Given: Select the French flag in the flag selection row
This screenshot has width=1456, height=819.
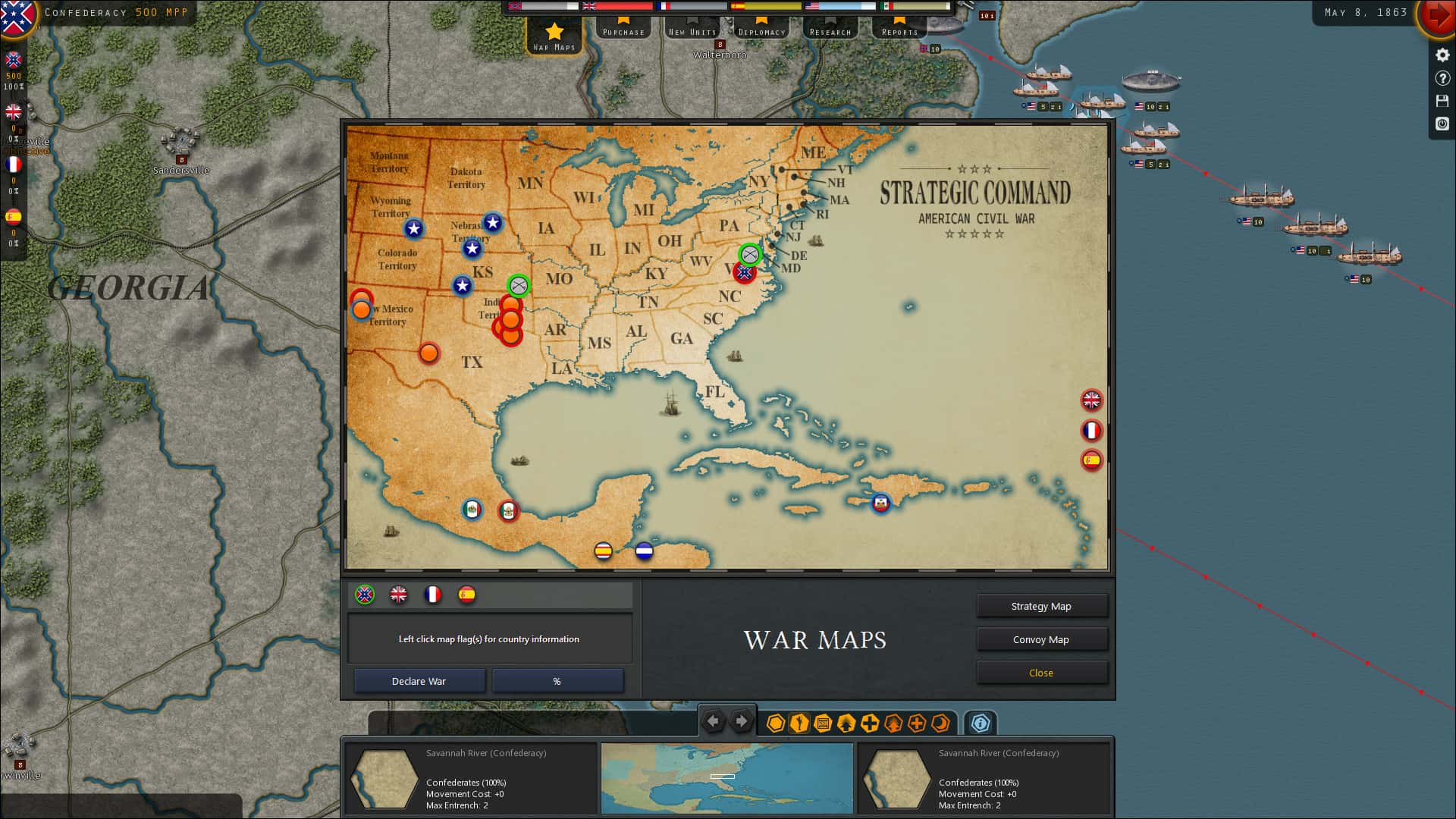Looking at the screenshot, I should (x=433, y=595).
